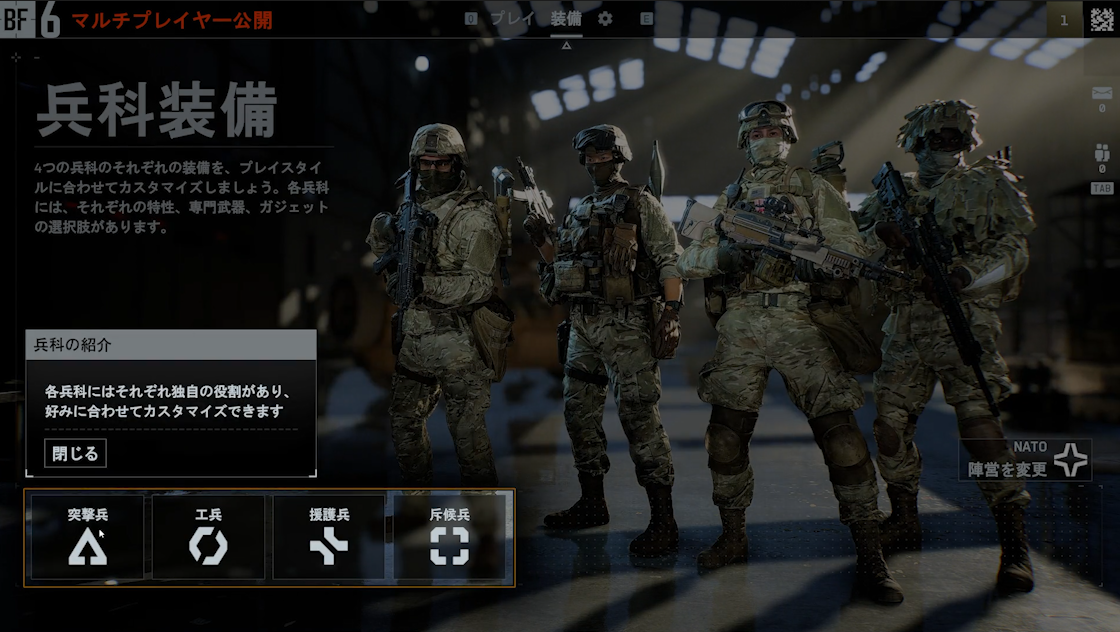The image size is (1120, 632).
Task: Click 陣営を変更 to change faction
Action: (x=1024, y=460)
